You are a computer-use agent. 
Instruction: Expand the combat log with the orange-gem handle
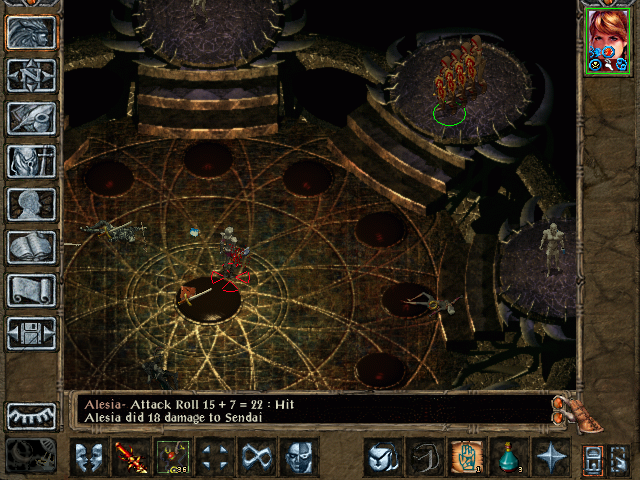(565, 407)
